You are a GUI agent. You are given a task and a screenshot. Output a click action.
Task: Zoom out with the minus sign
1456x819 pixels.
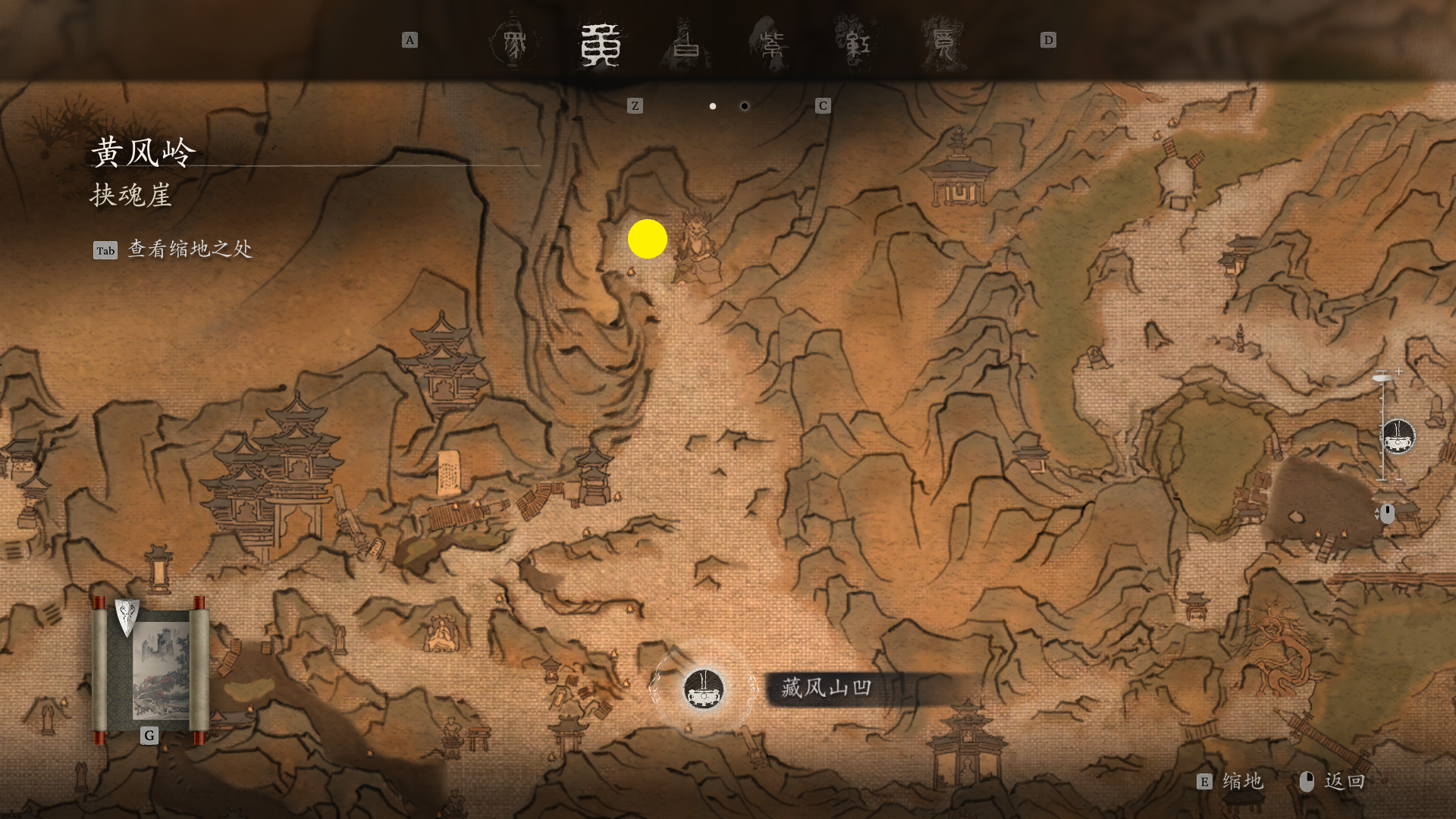[x=1398, y=479]
